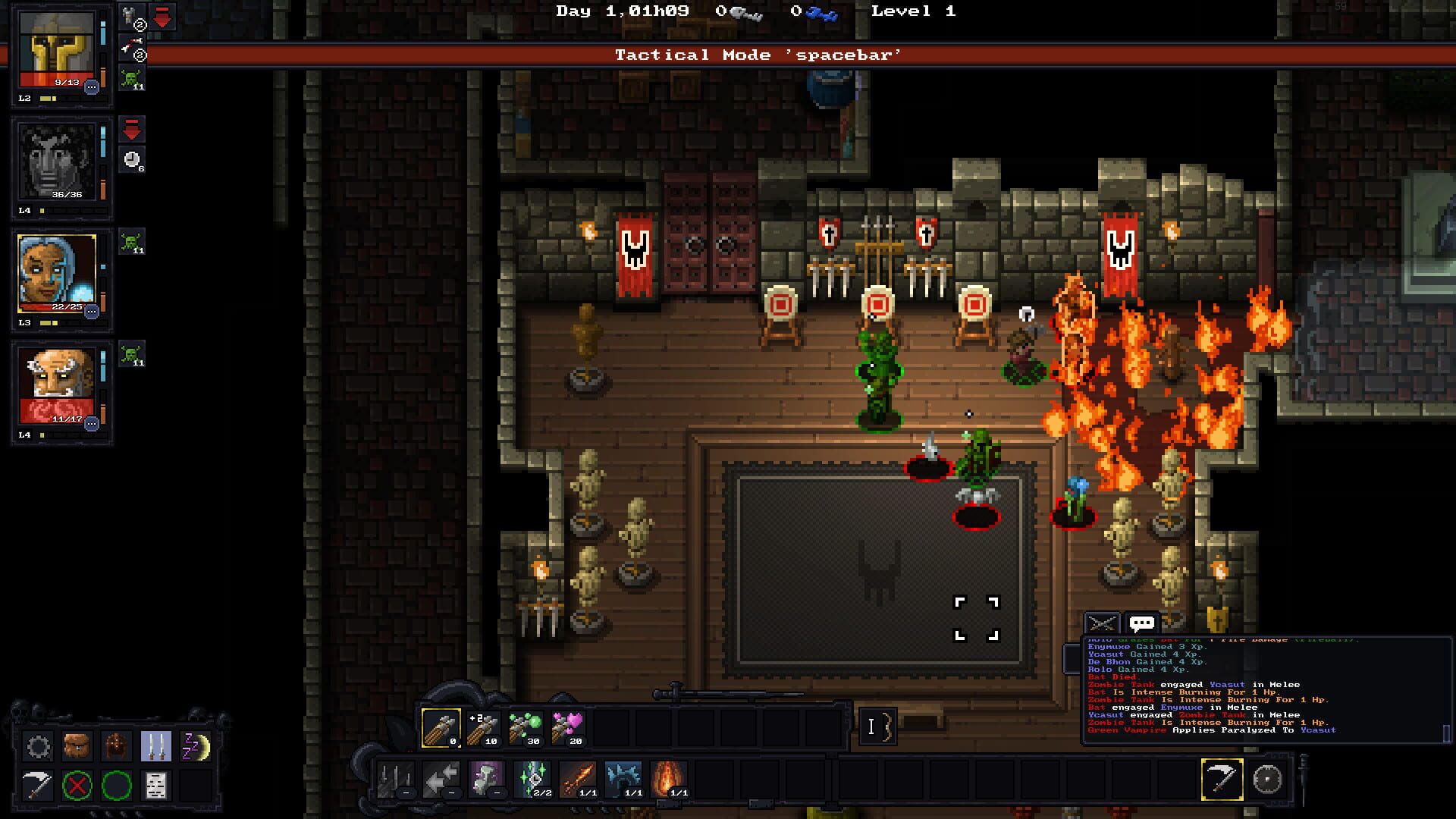Open the gear settings icon
Image resolution: width=1456 pixels, height=819 pixels.
pos(39,747)
